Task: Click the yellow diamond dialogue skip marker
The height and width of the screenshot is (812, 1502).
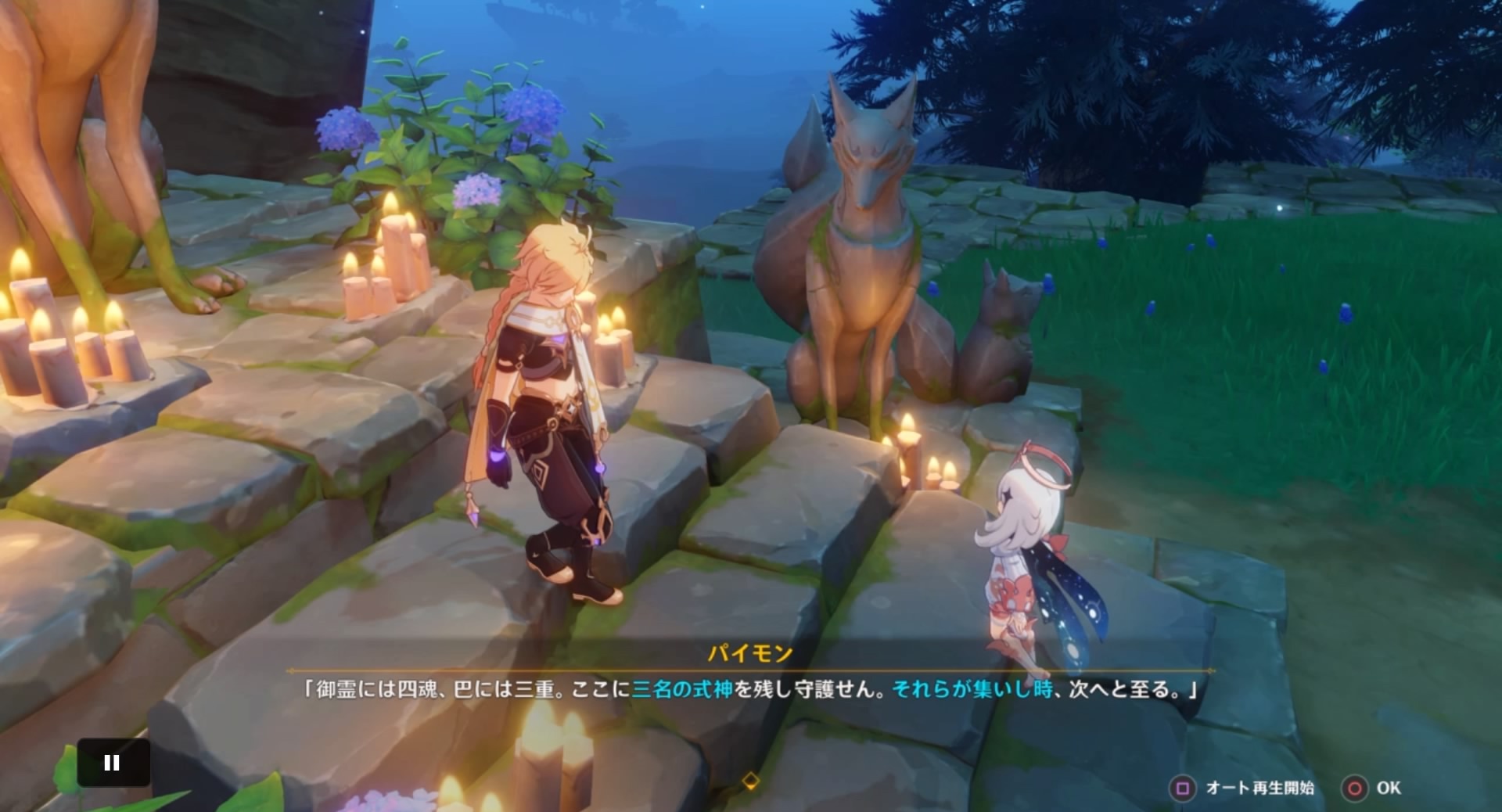Action: click(750, 779)
